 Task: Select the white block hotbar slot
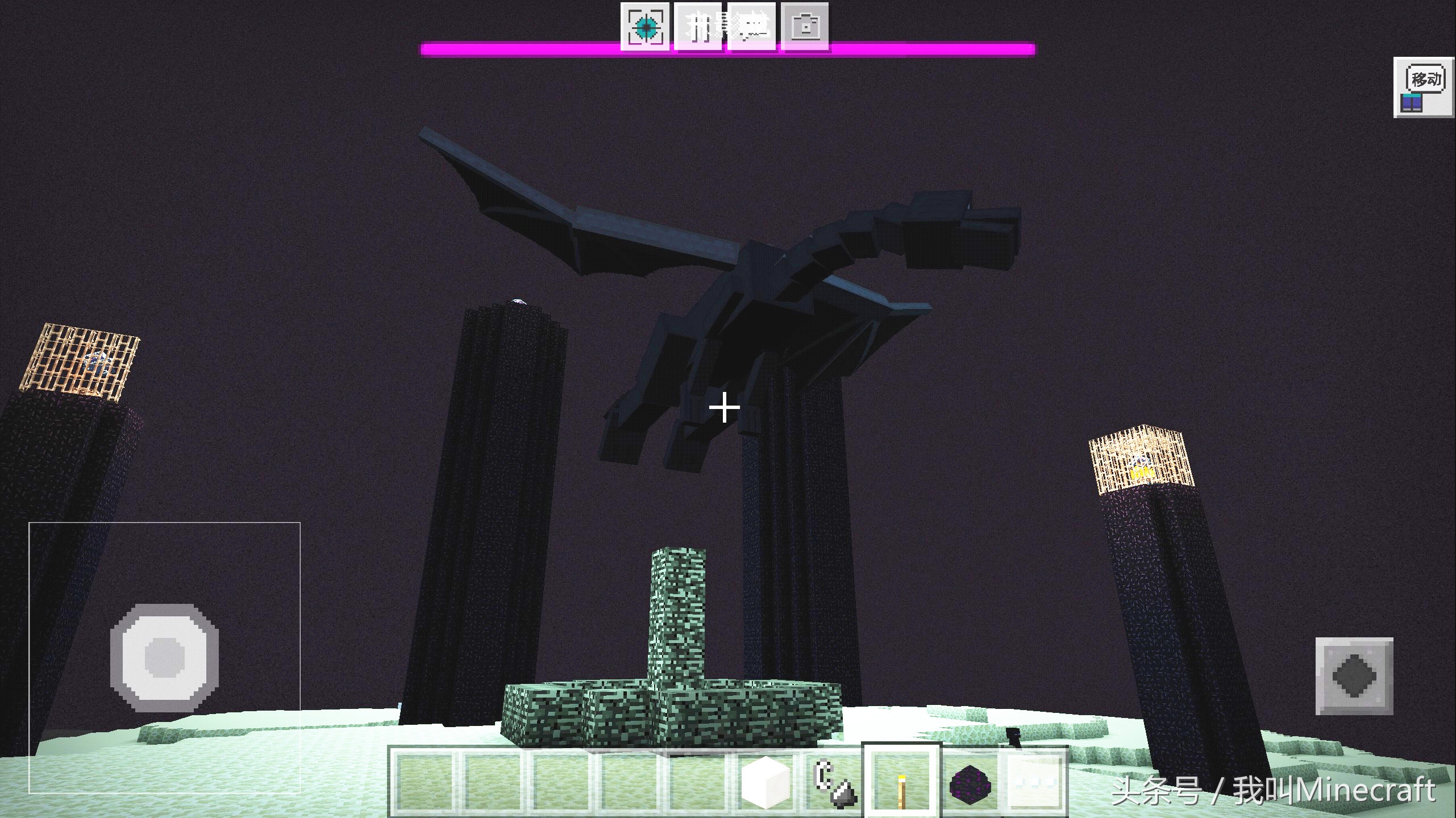click(x=766, y=782)
